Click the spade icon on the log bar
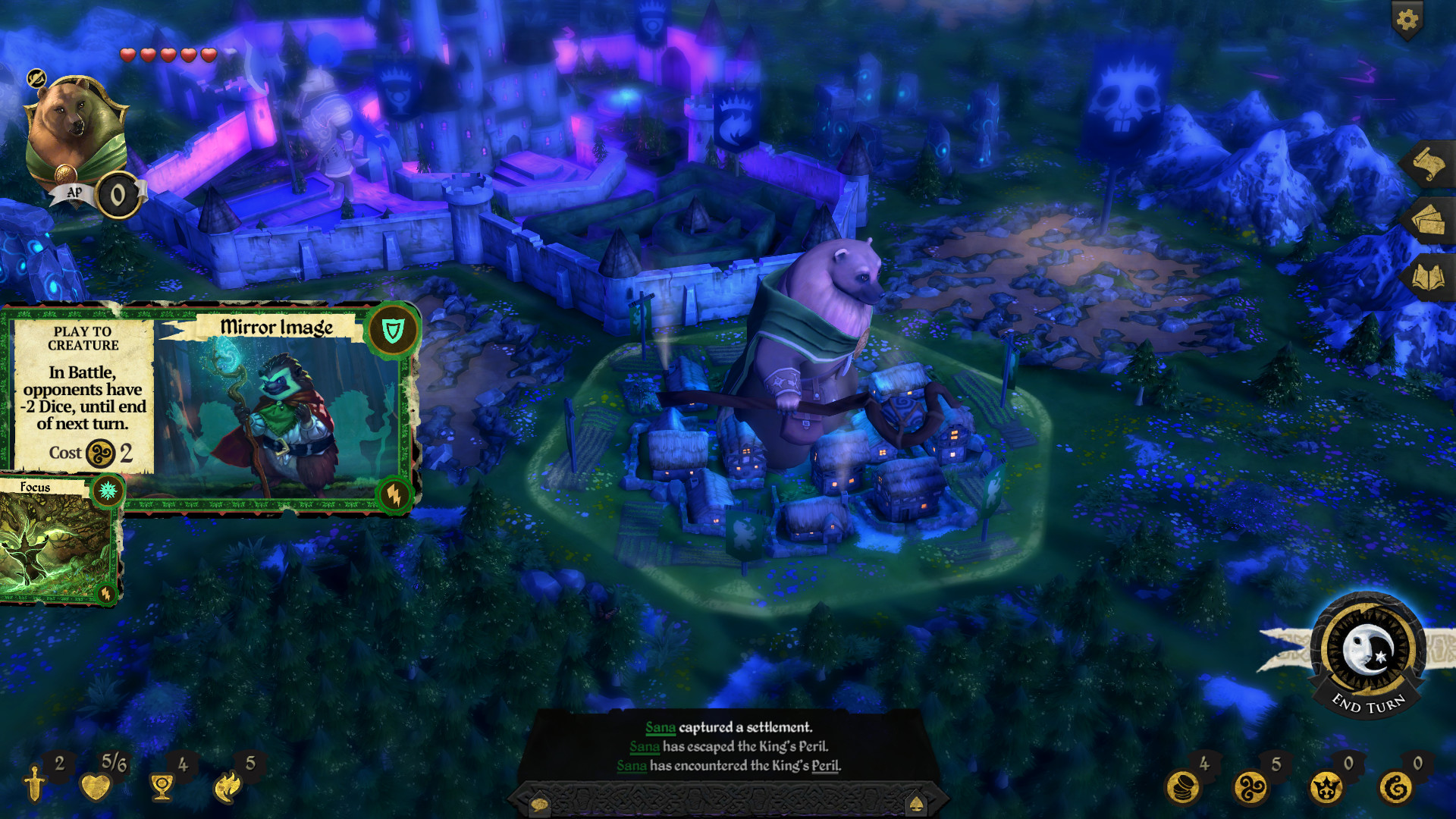1456x819 pixels. [915, 804]
